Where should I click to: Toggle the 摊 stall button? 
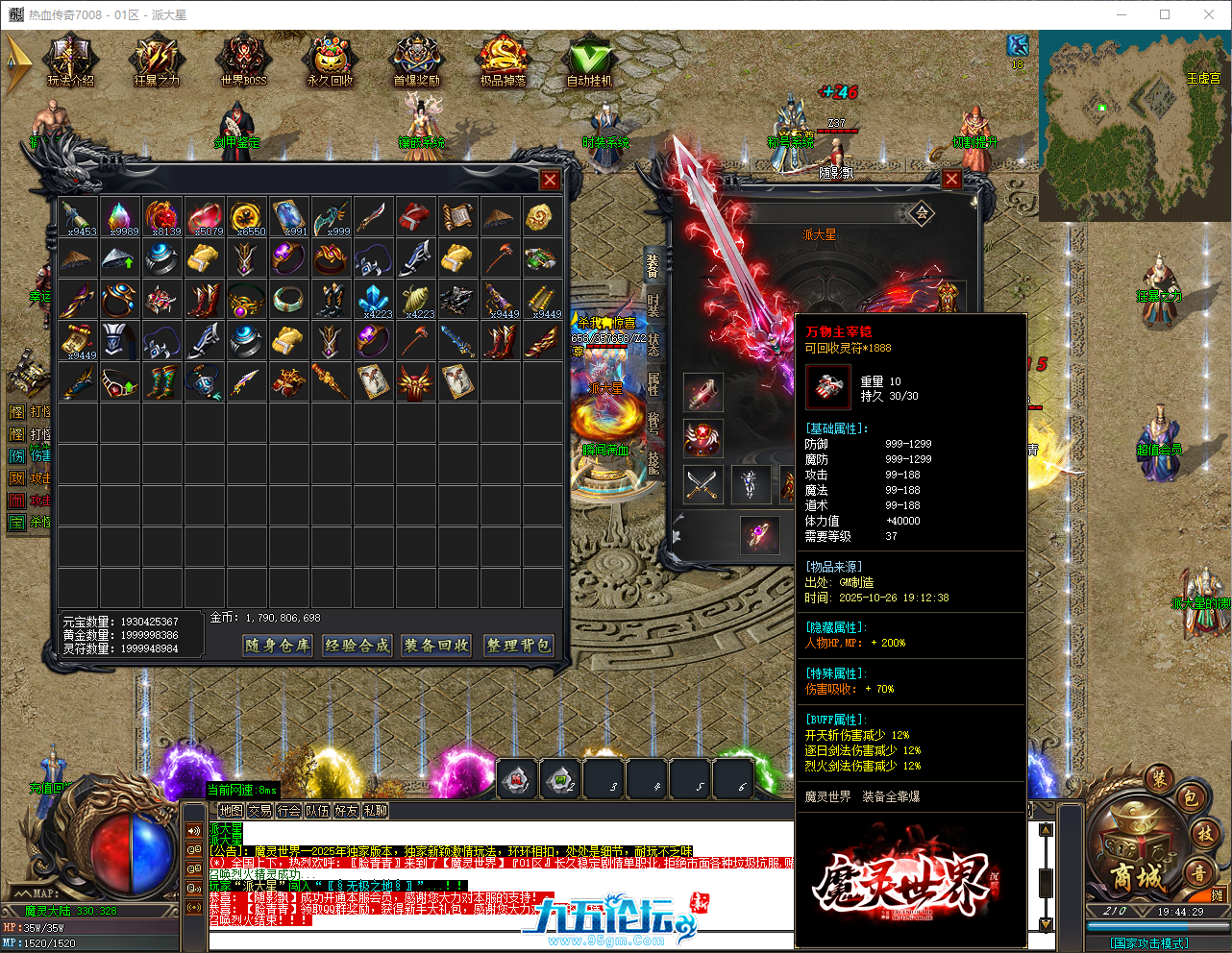pos(1217,895)
